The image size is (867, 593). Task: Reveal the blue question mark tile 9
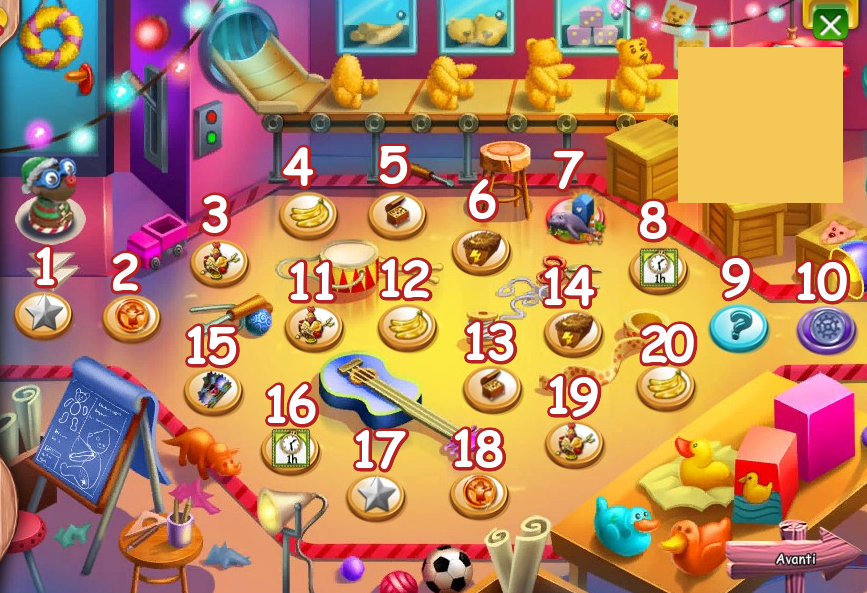click(x=739, y=327)
